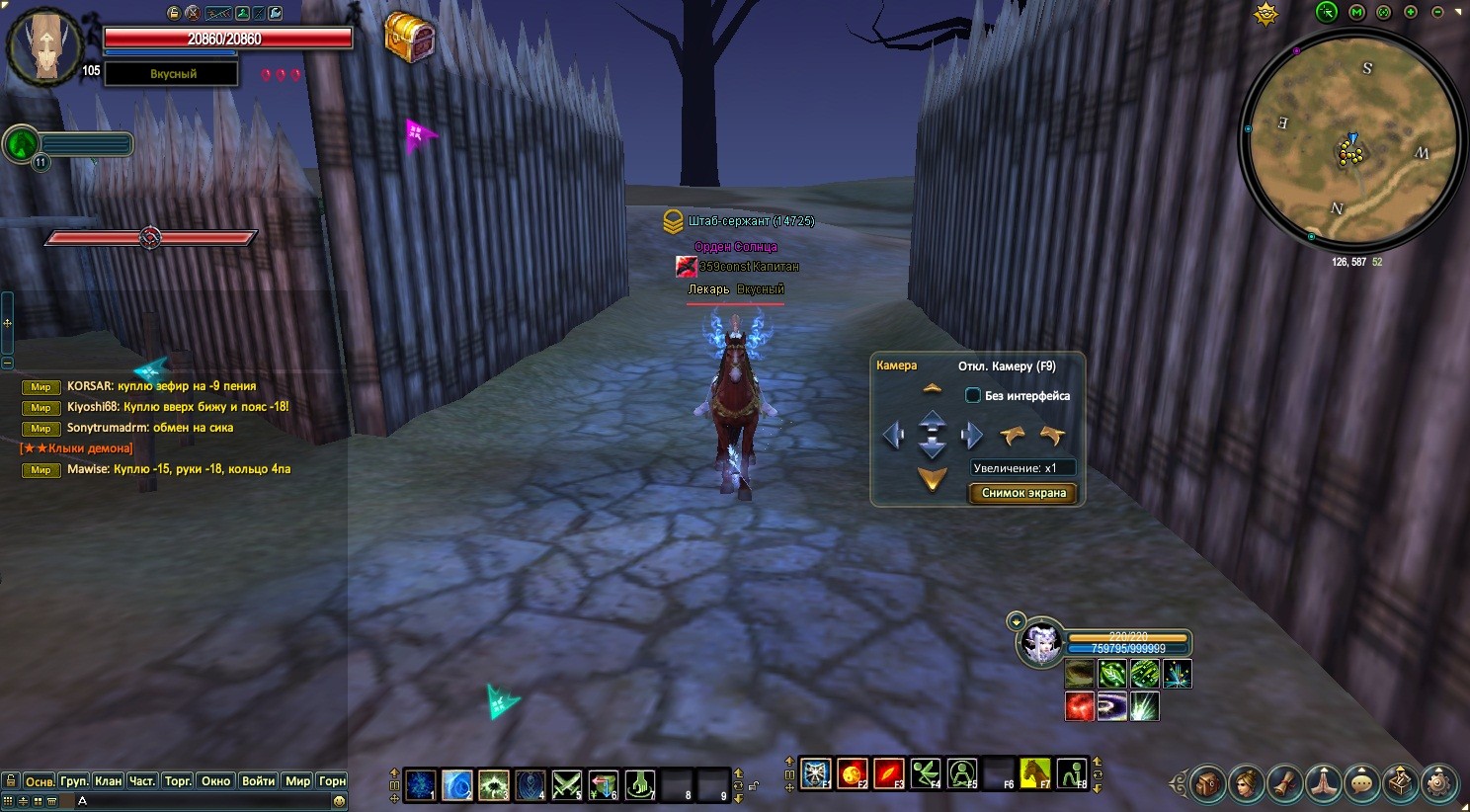Viewport: 1470px width, 812px height.
Task: Switch to the Торг. chat tab
Action: (x=178, y=781)
